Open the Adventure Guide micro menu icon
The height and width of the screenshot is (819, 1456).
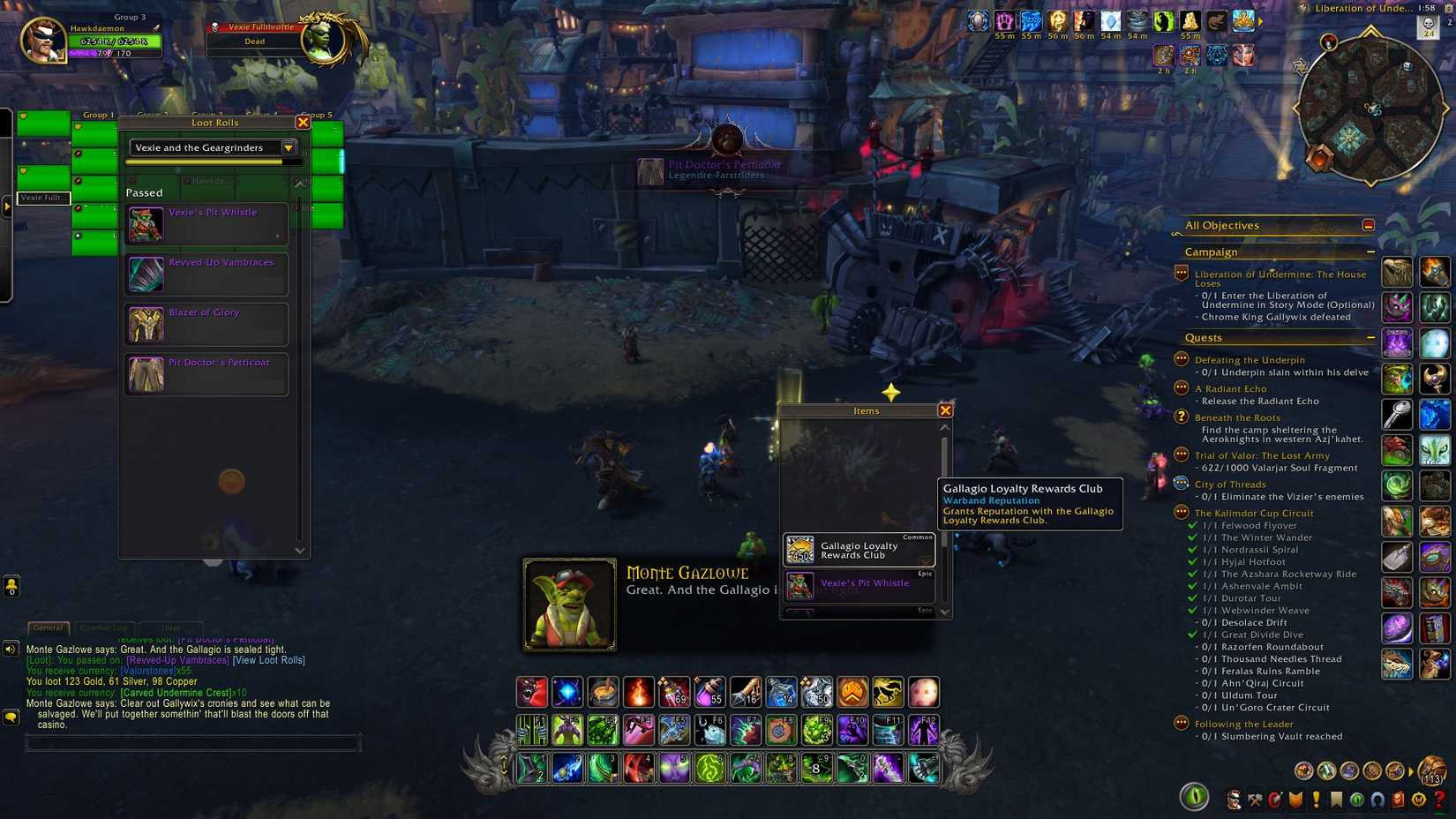(1397, 801)
